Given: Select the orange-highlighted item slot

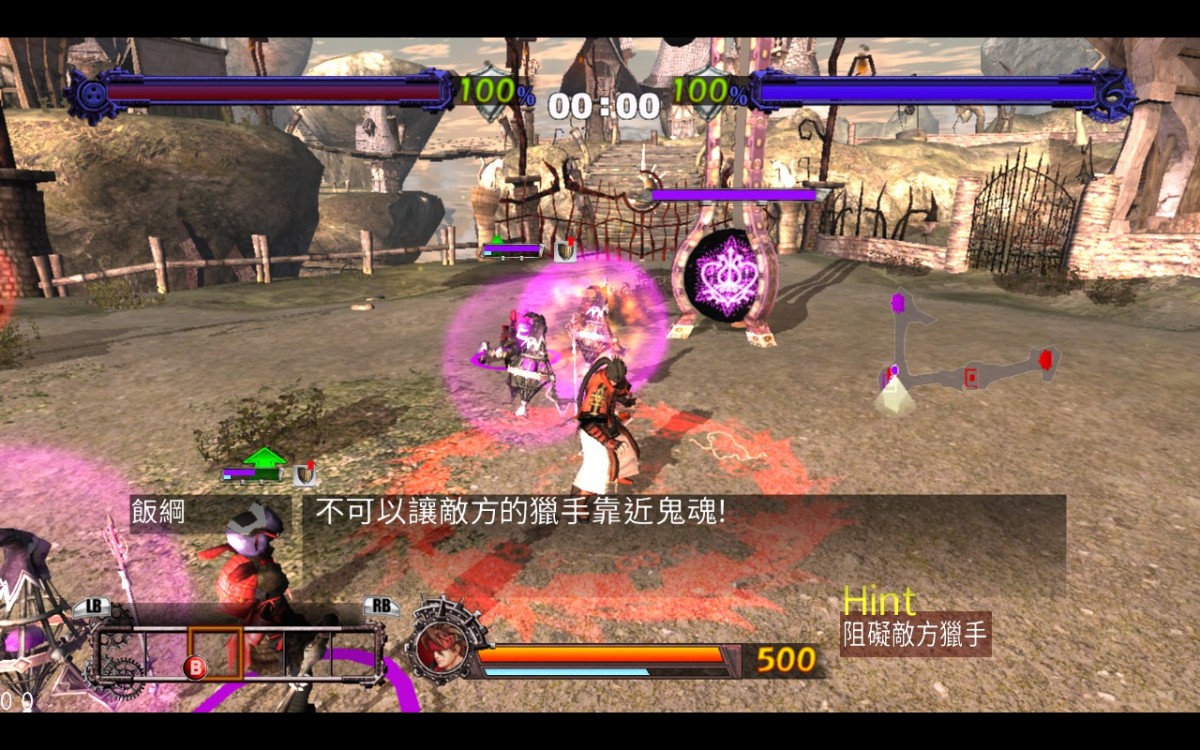Looking at the screenshot, I should [x=215, y=653].
